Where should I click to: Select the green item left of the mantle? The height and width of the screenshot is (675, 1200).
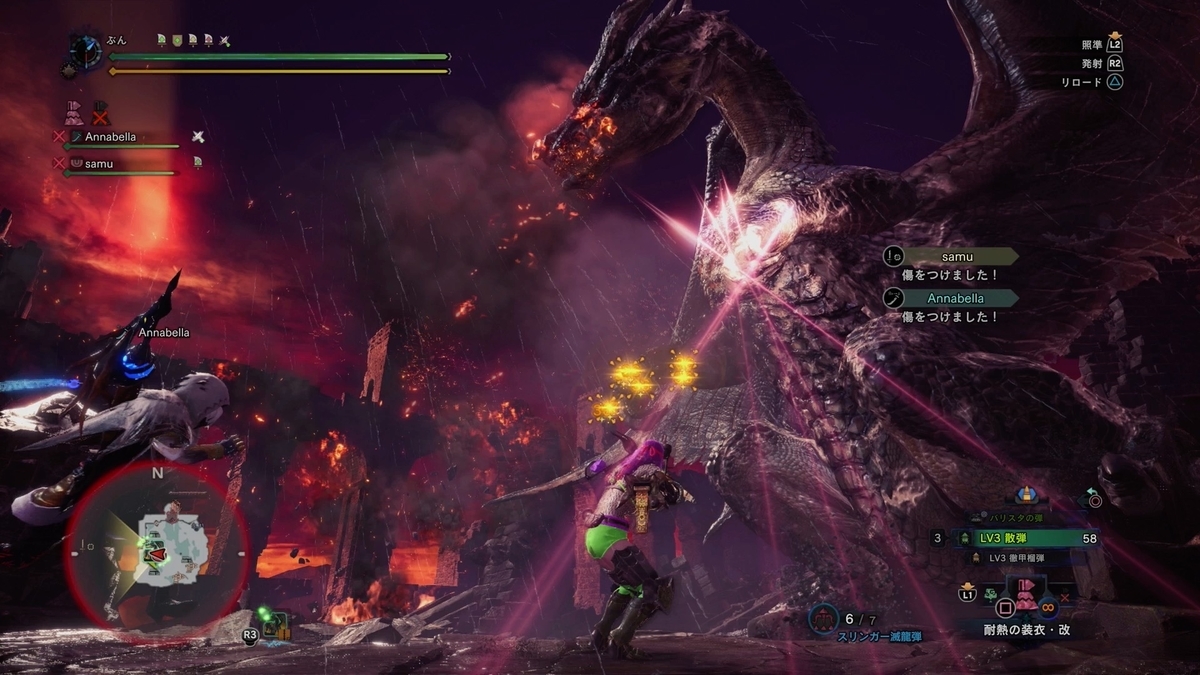[x=989, y=595]
